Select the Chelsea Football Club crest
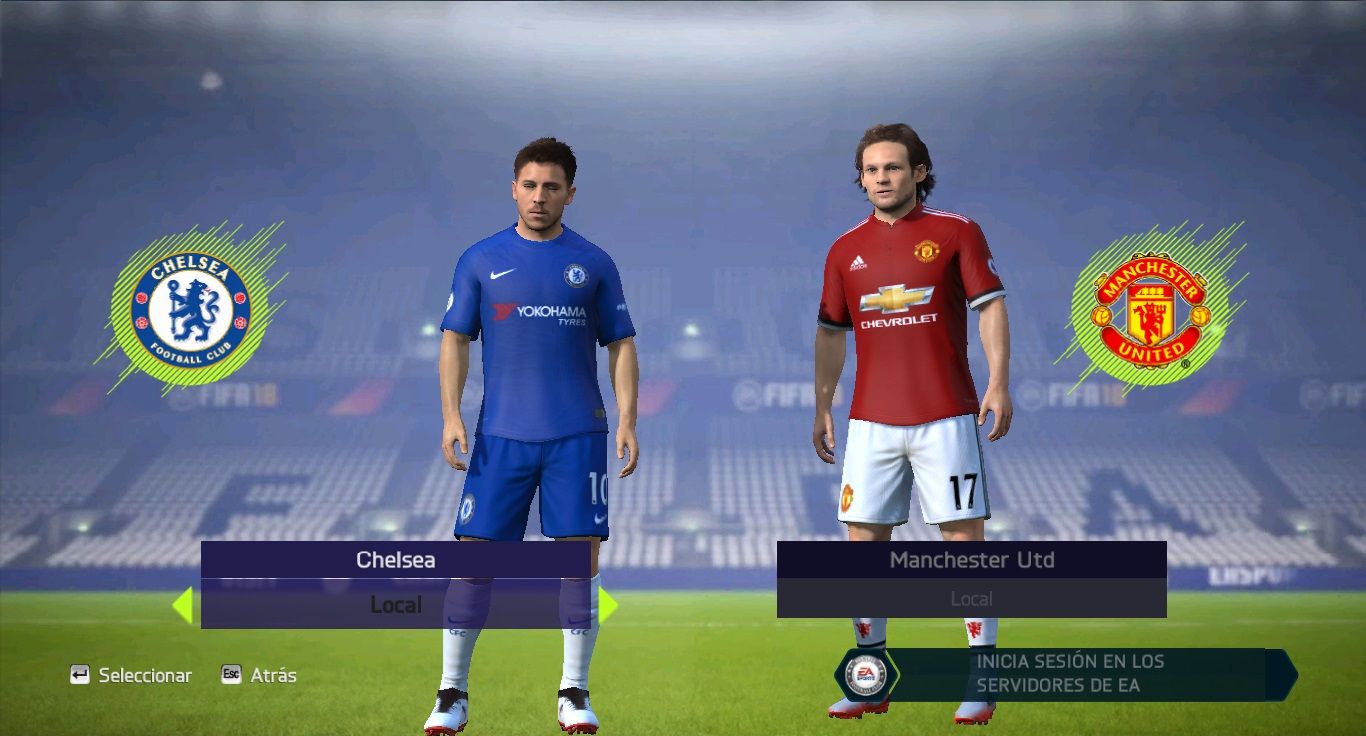 click(x=190, y=309)
